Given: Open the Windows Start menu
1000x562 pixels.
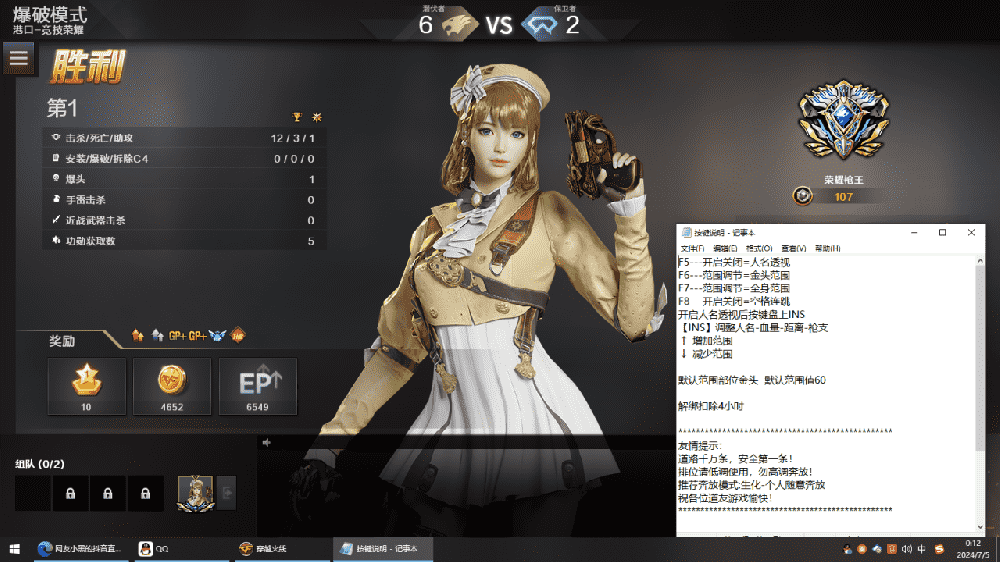Looking at the screenshot, I should [x=15, y=549].
